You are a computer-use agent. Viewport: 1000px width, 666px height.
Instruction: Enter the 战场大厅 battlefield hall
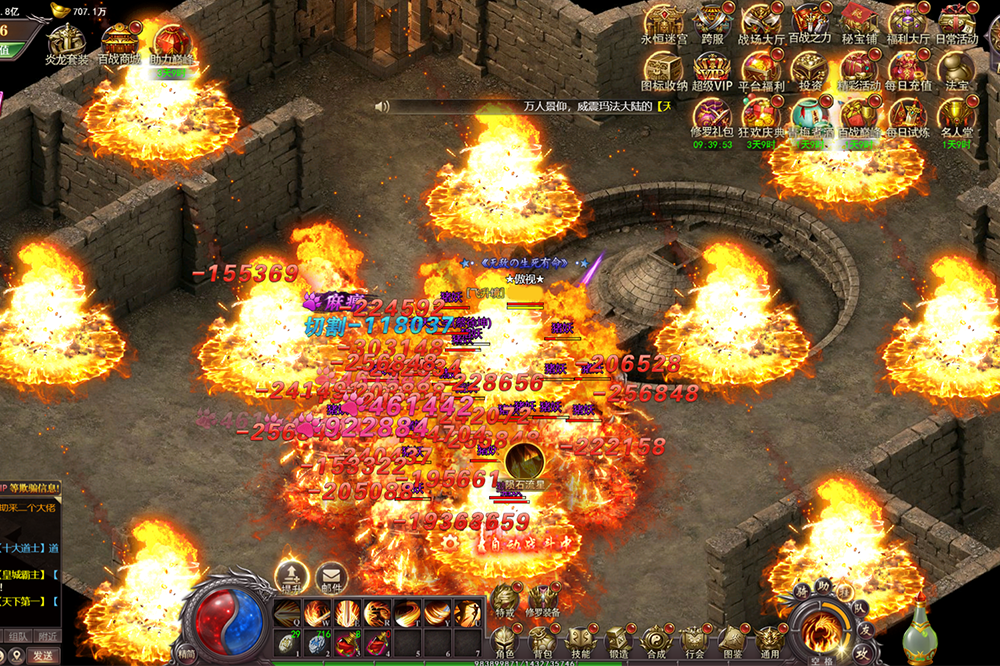tap(761, 22)
